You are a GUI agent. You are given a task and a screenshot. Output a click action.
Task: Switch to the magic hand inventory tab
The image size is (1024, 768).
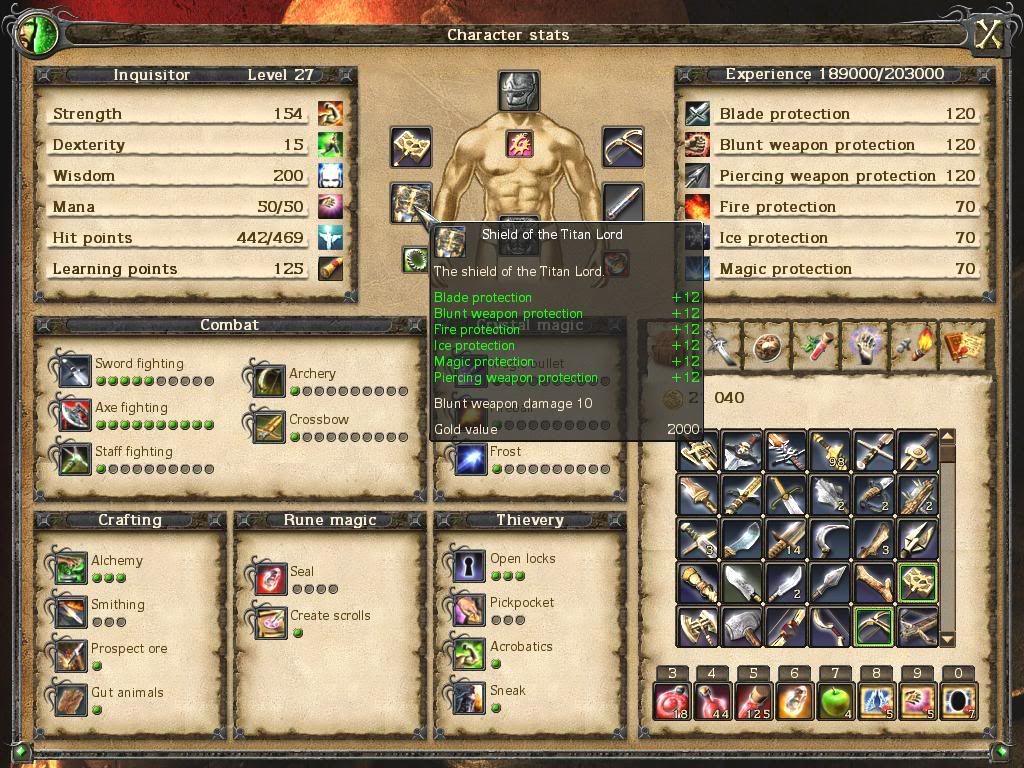(x=865, y=344)
